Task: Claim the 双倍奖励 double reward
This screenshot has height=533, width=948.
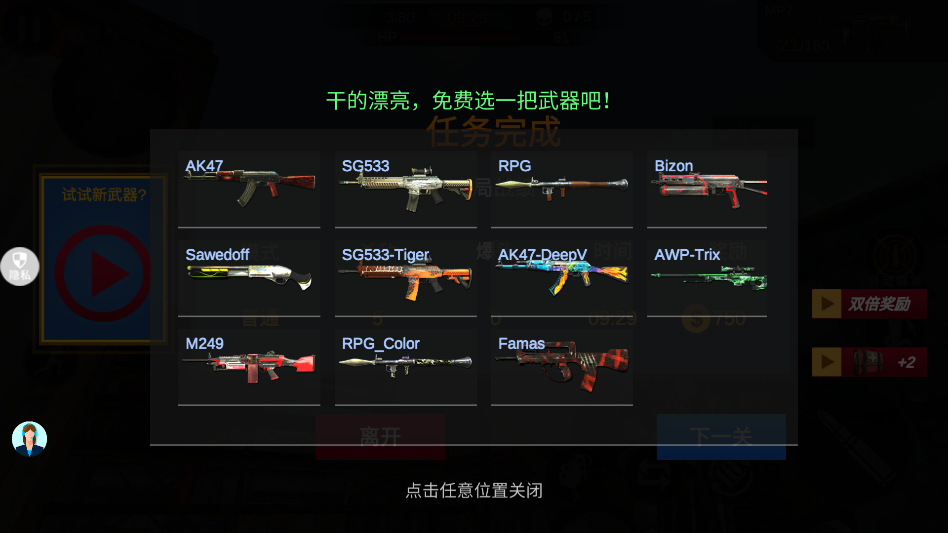Action: pyautogui.click(x=868, y=304)
